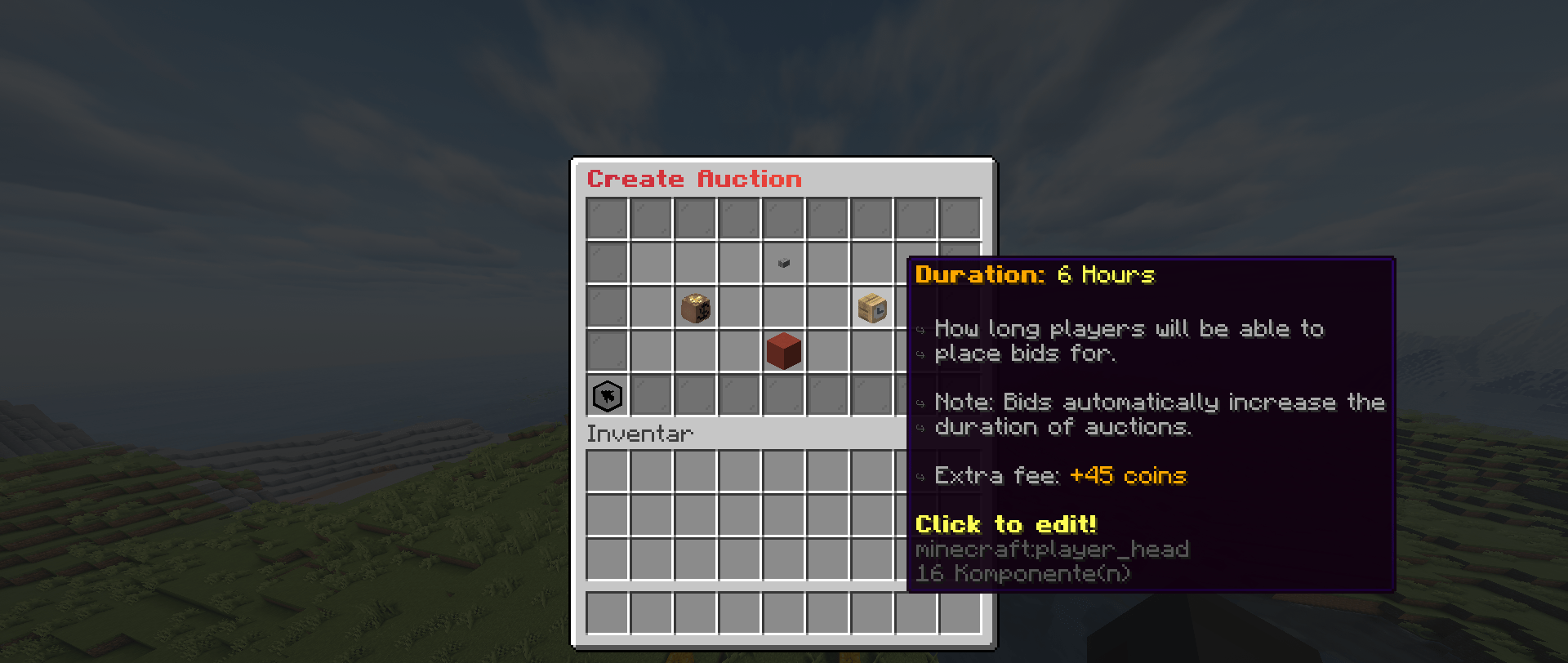This screenshot has height=663, width=1568.
Task: Click the "16 Komponente(n)" text
Action: click(1022, 573)
